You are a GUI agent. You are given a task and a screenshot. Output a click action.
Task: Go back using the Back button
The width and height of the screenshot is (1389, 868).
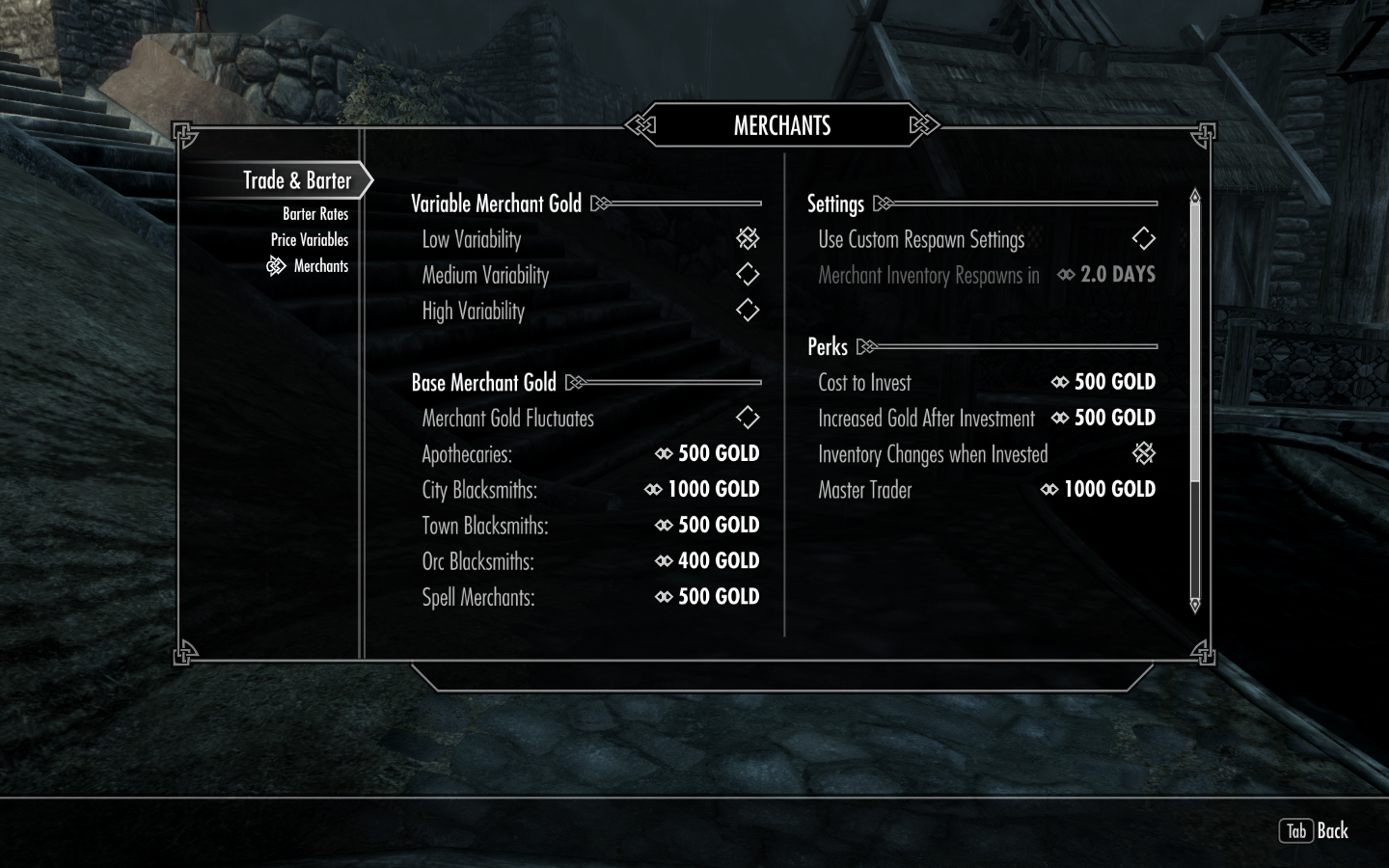coord(1315,830)
